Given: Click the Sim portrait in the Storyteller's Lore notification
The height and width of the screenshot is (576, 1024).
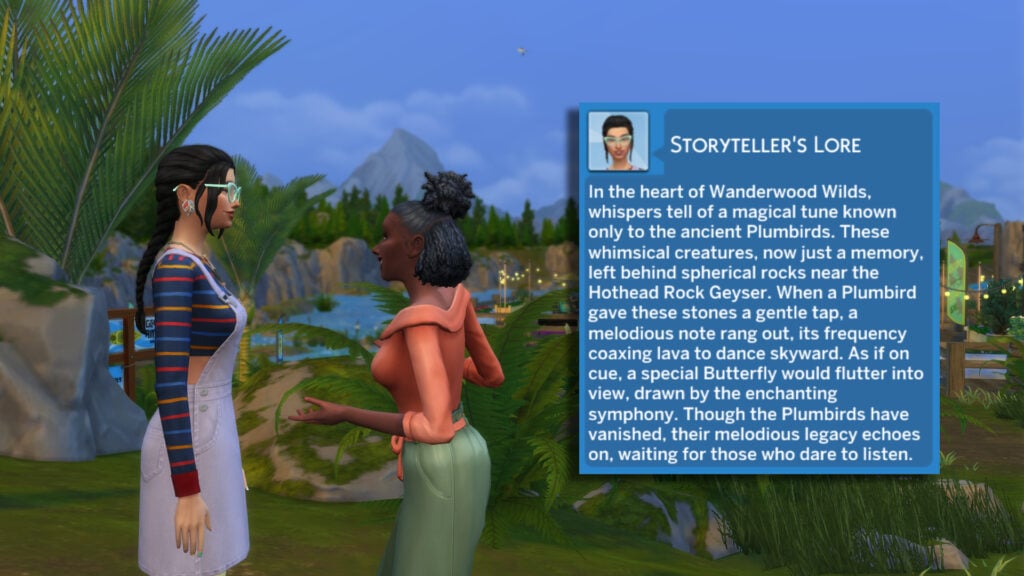Looking at the screenshot, I should click(618, 141).
